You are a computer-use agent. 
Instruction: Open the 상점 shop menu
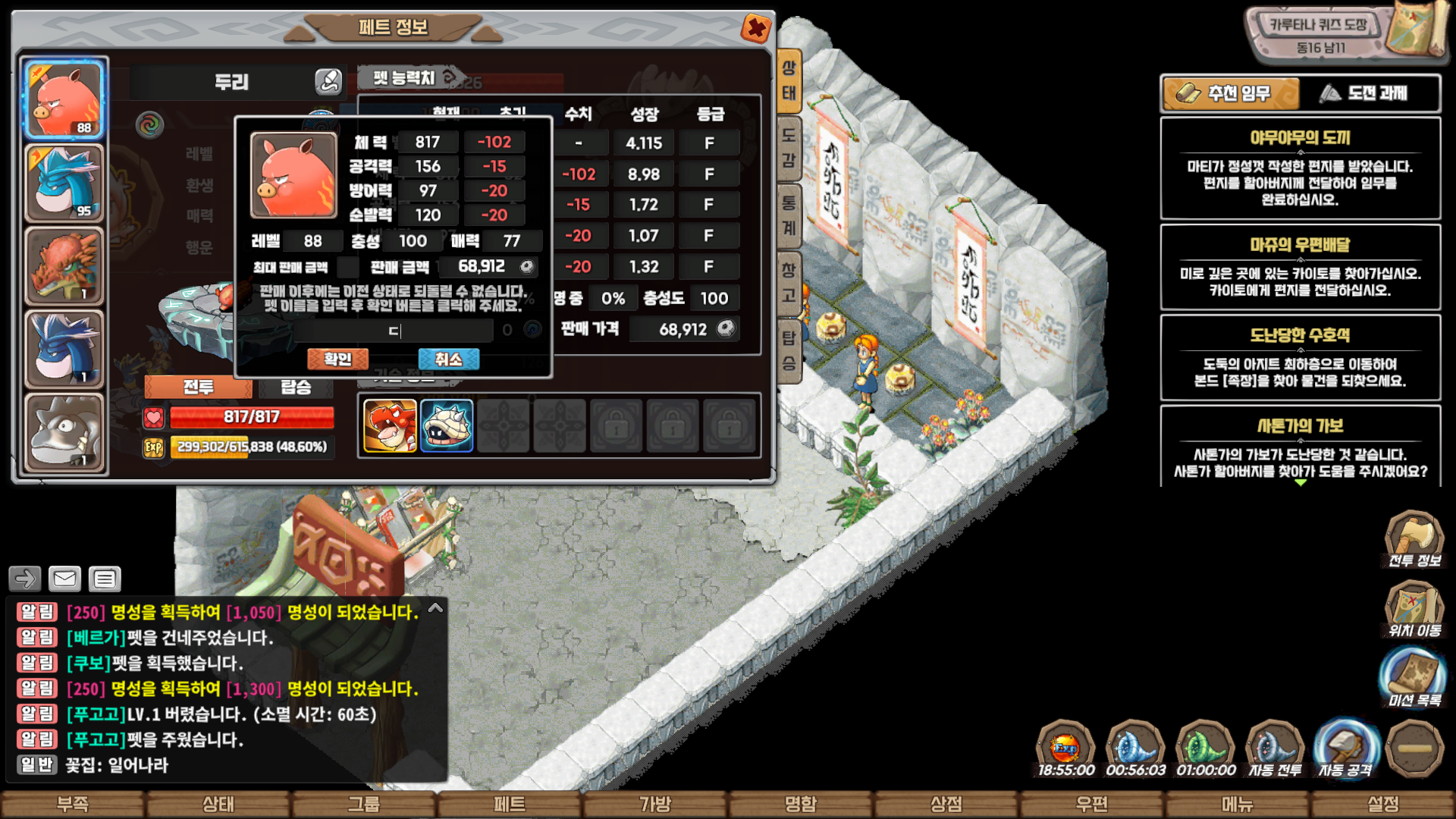pos(946,804)
